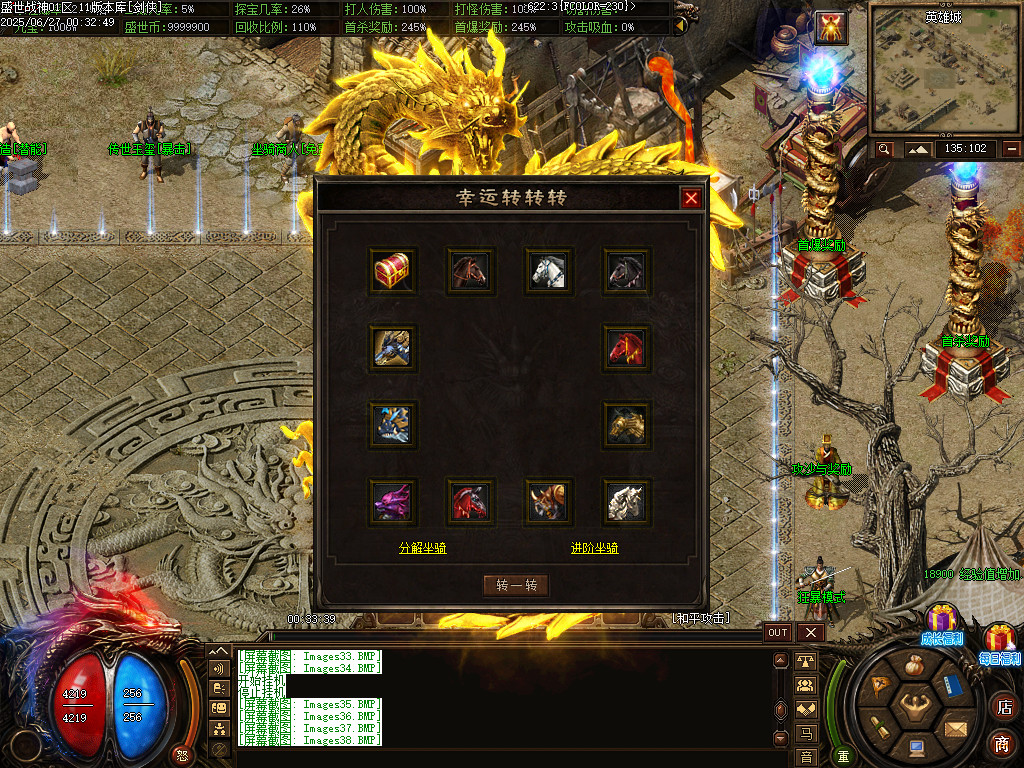Open the 进阶坐骑 mount upgrade link

594,548
